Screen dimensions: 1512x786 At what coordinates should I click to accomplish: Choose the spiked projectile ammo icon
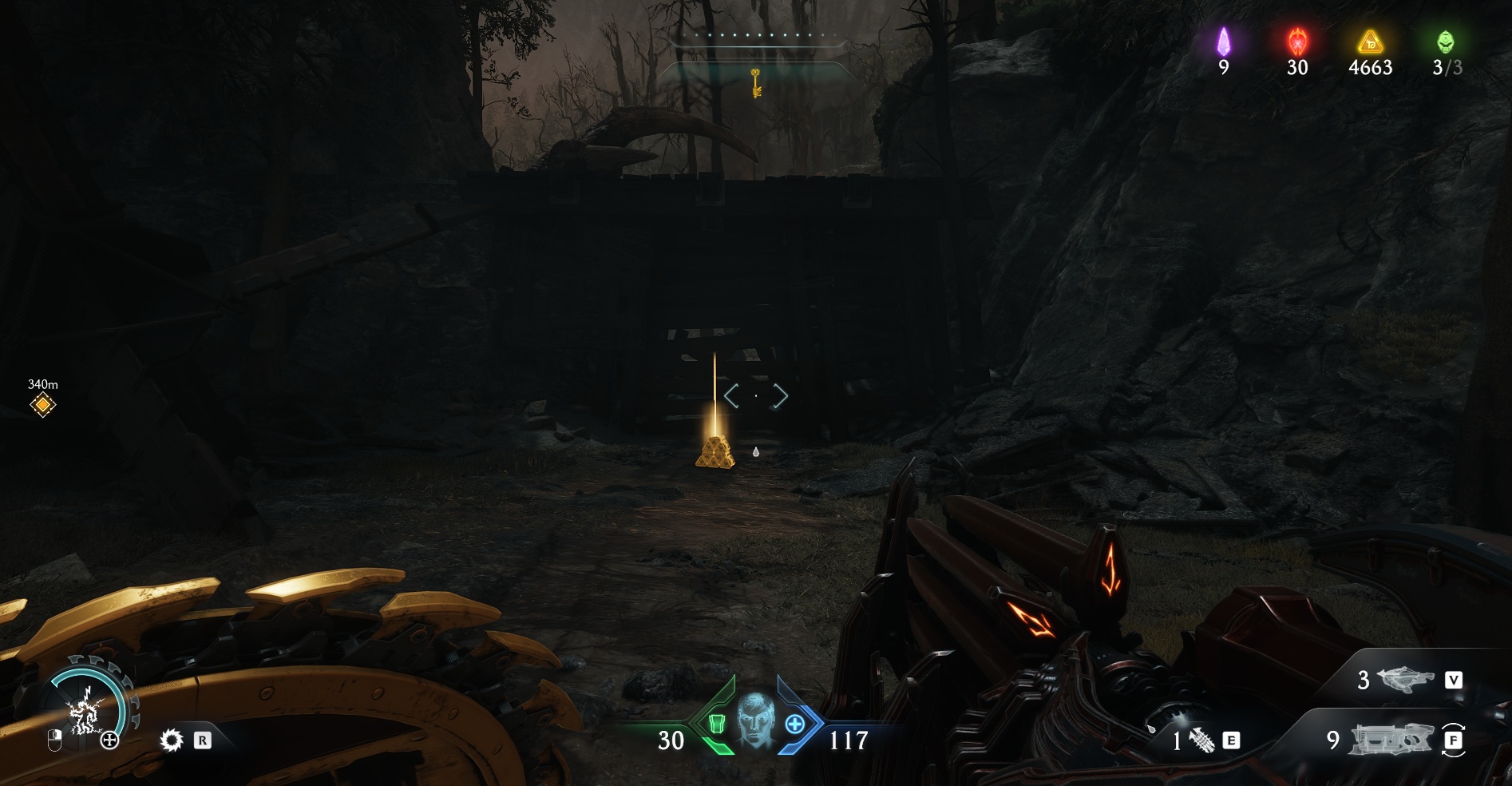click(x=1202, y=741)
